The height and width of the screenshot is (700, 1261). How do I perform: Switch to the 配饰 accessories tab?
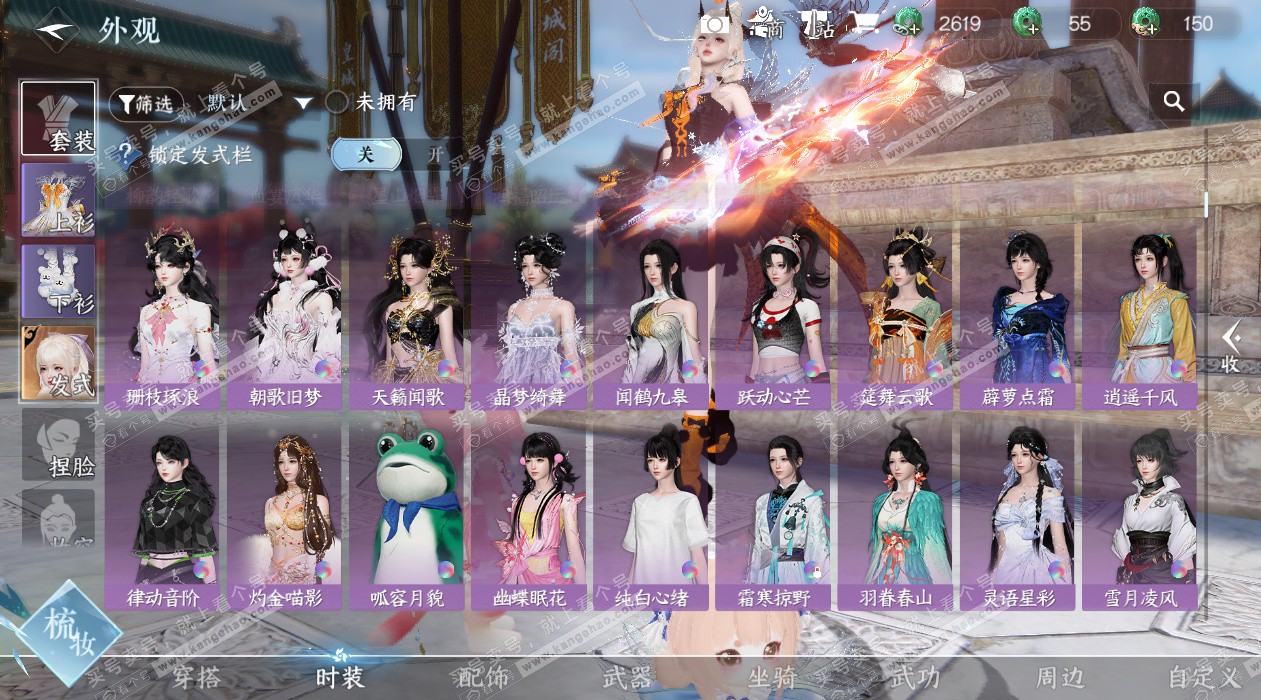(483, 677)
